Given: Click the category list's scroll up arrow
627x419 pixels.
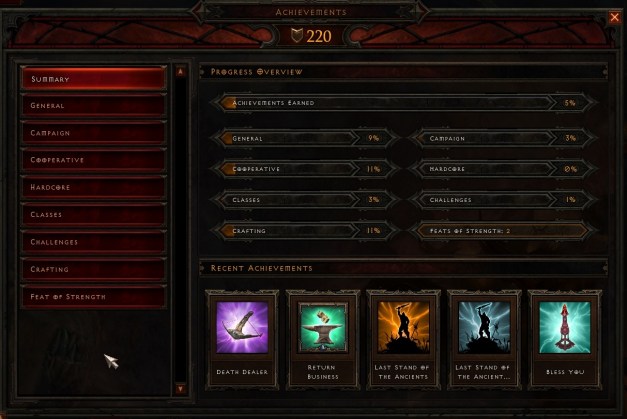Looking at the screenshot, I should [180, 72].
